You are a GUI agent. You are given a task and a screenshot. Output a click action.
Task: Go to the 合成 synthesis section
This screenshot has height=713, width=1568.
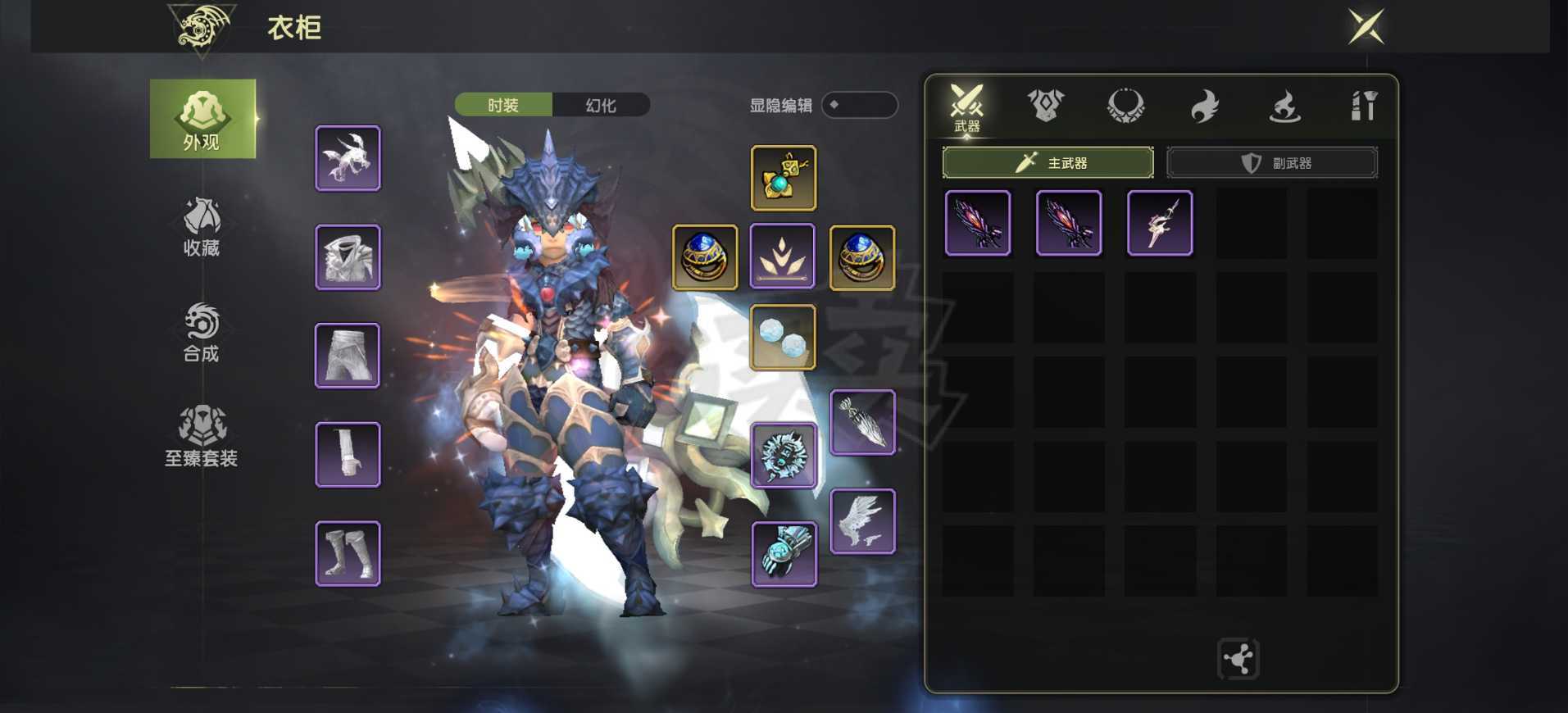pos(202,333)
